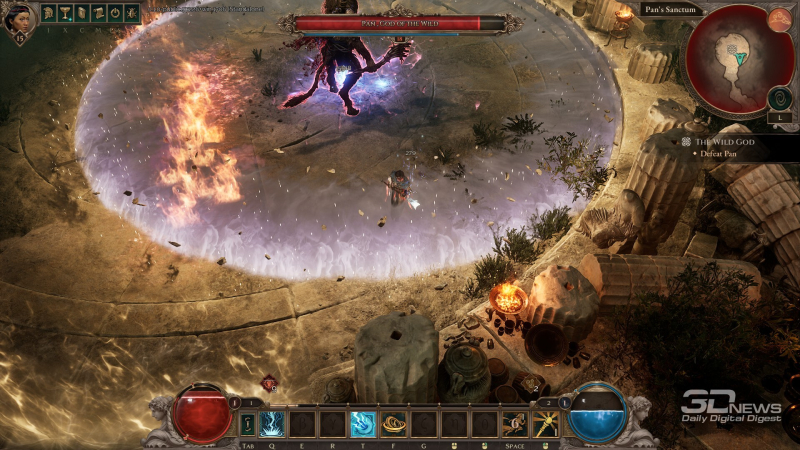Screen dimensions: 800x450
Task: Select the player character portrait
Action: tap(19, 21)
